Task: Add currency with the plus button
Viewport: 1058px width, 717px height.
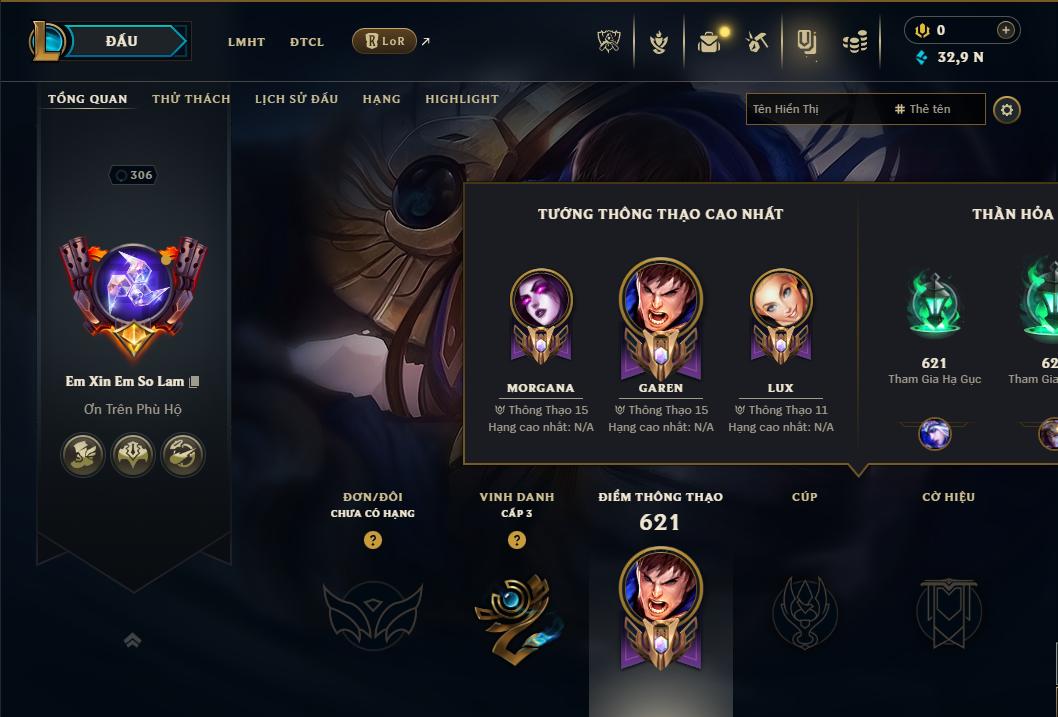Action: click(1005, 30)
